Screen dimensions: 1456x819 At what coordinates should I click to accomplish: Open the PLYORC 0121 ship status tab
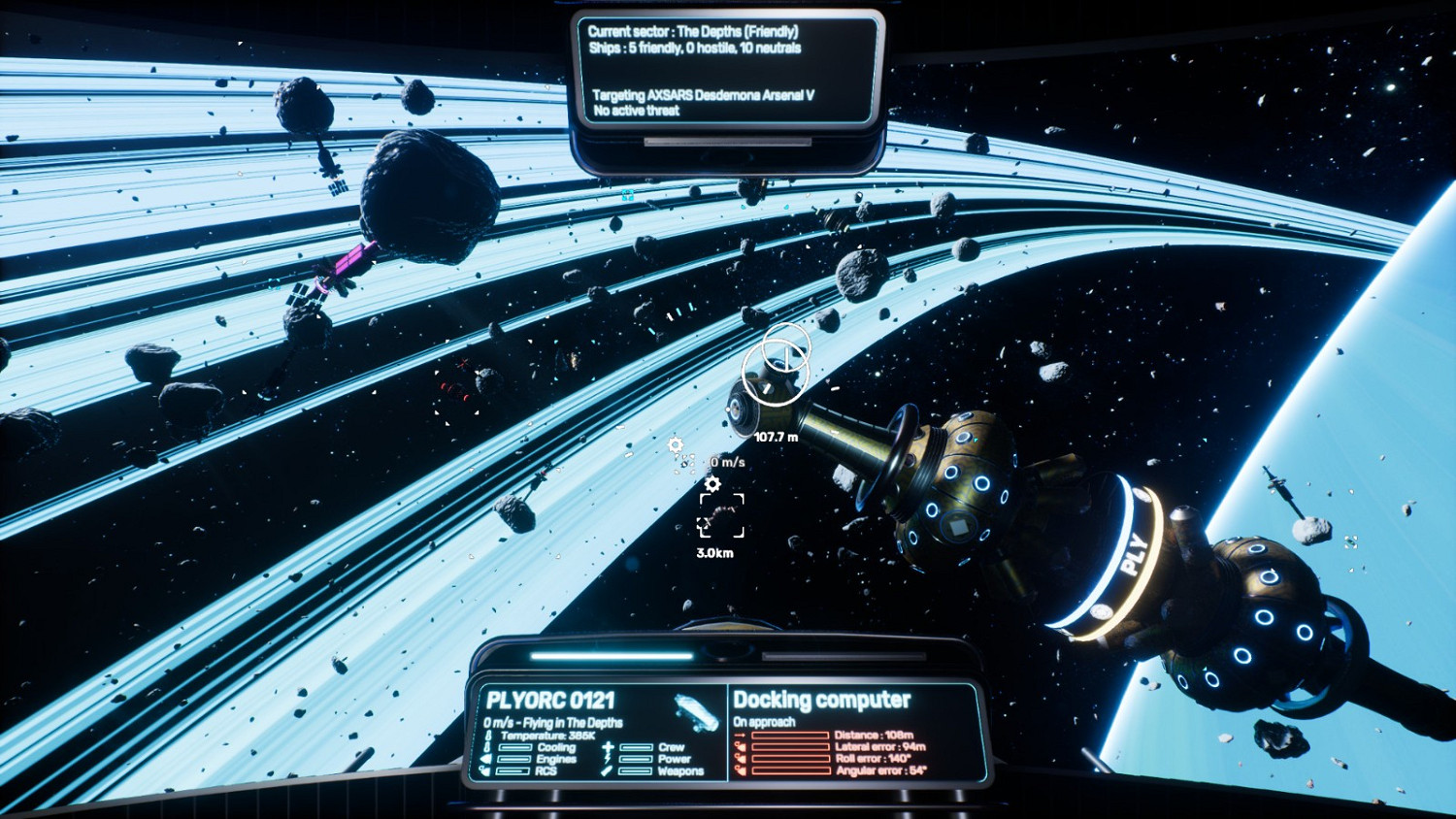tap(551, 700)
